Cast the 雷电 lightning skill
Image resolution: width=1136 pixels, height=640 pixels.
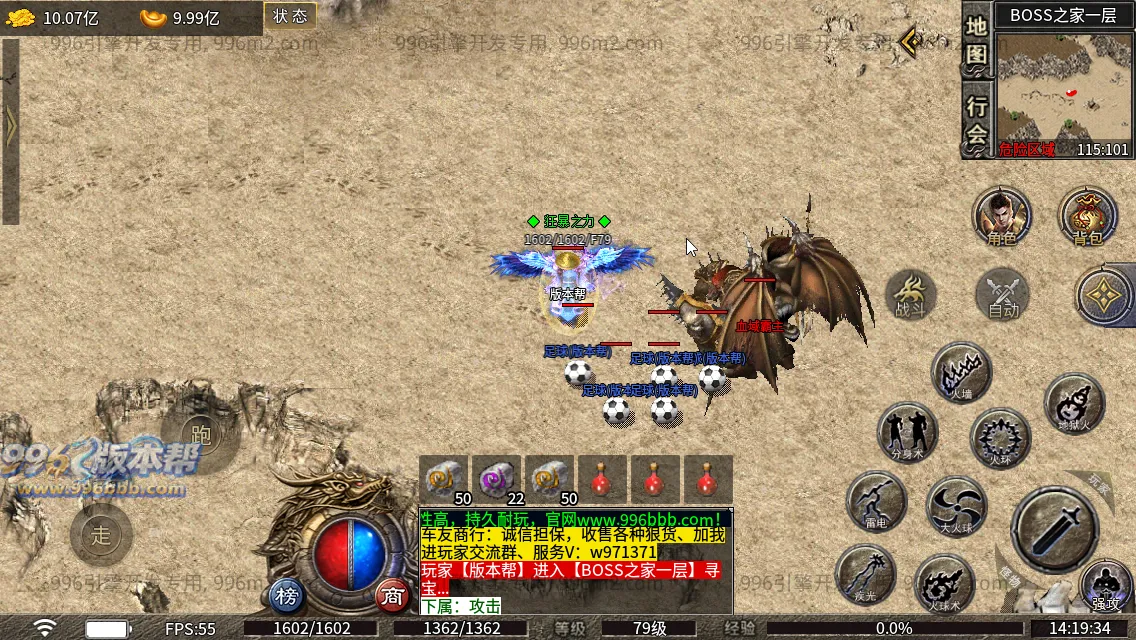pos(876,501)
